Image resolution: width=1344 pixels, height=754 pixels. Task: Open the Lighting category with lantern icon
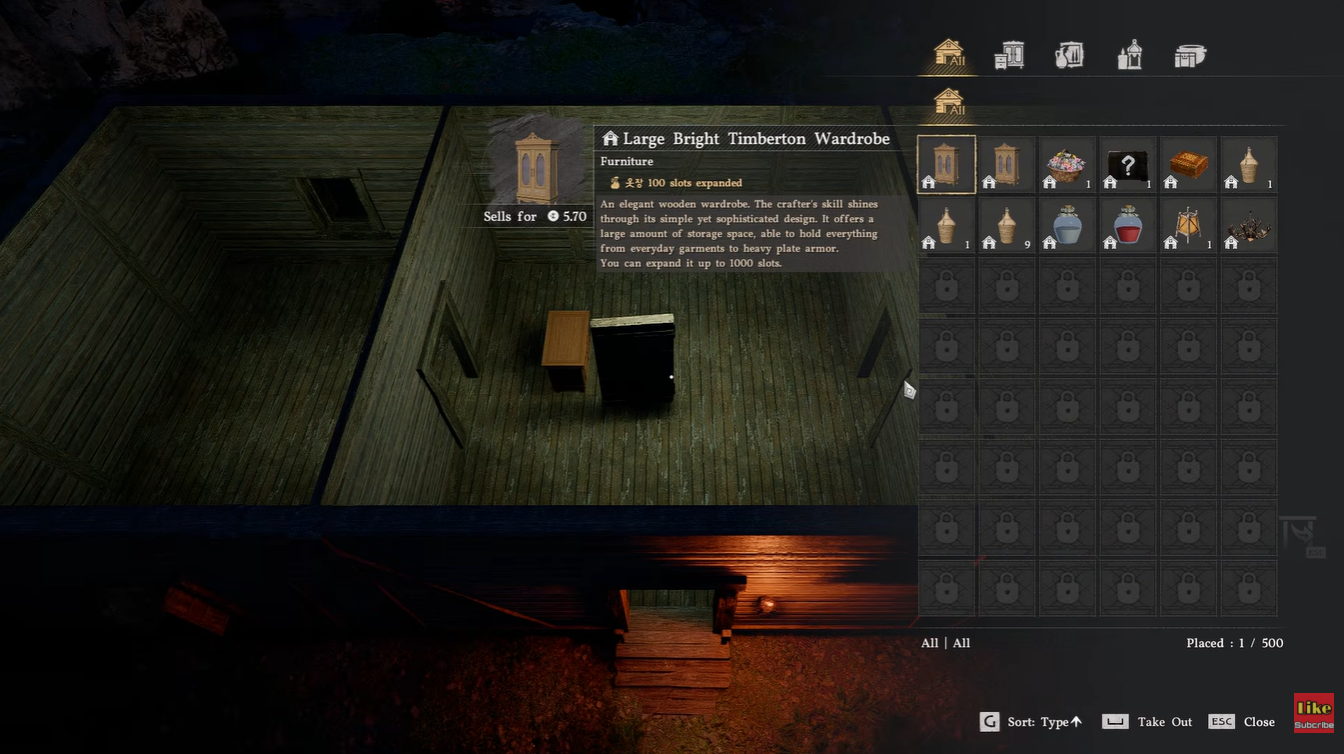[x=1130, y=55]
